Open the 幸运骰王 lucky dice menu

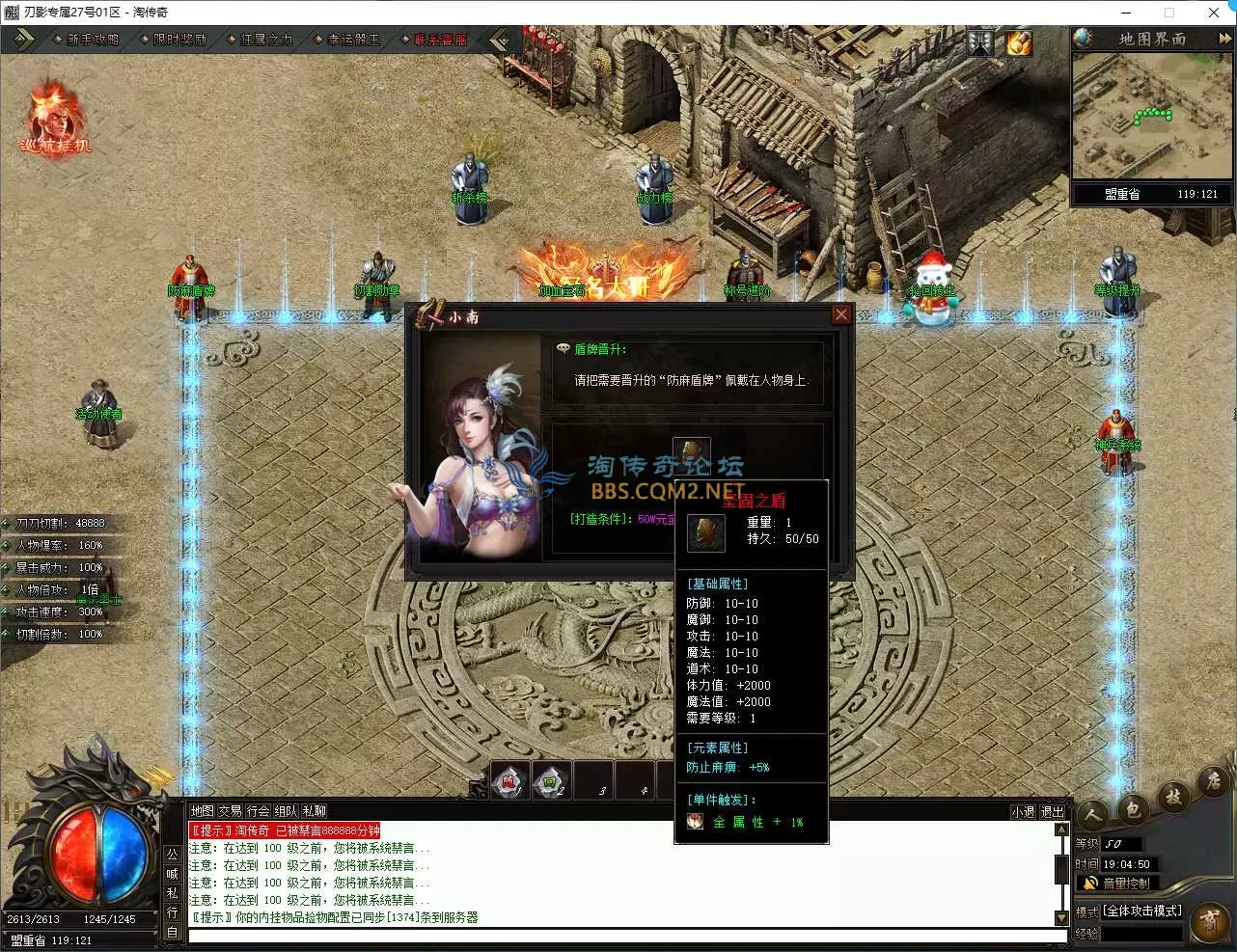click(x=353, y=40)
